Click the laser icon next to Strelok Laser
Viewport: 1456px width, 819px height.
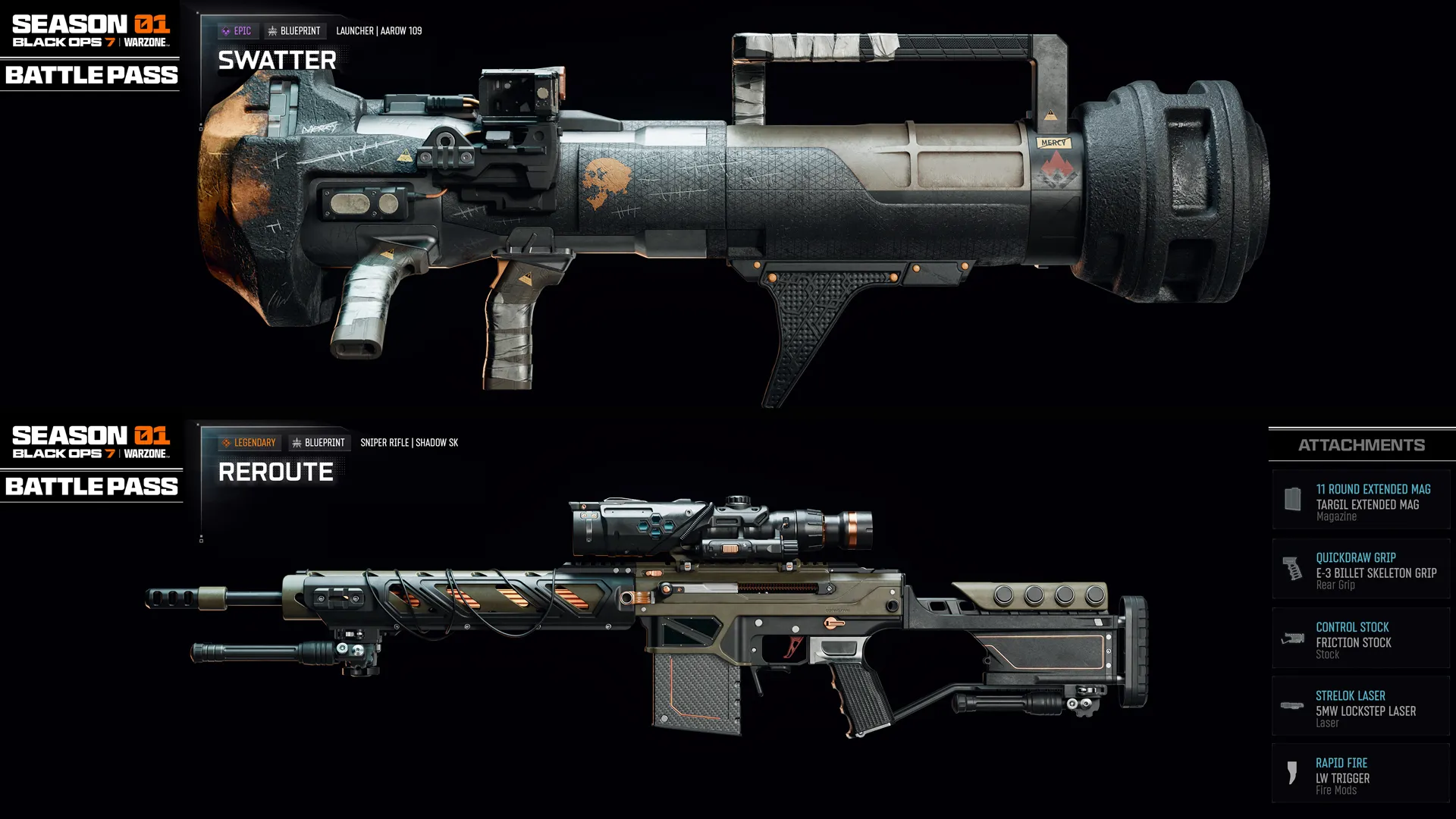pos(1294,705)
